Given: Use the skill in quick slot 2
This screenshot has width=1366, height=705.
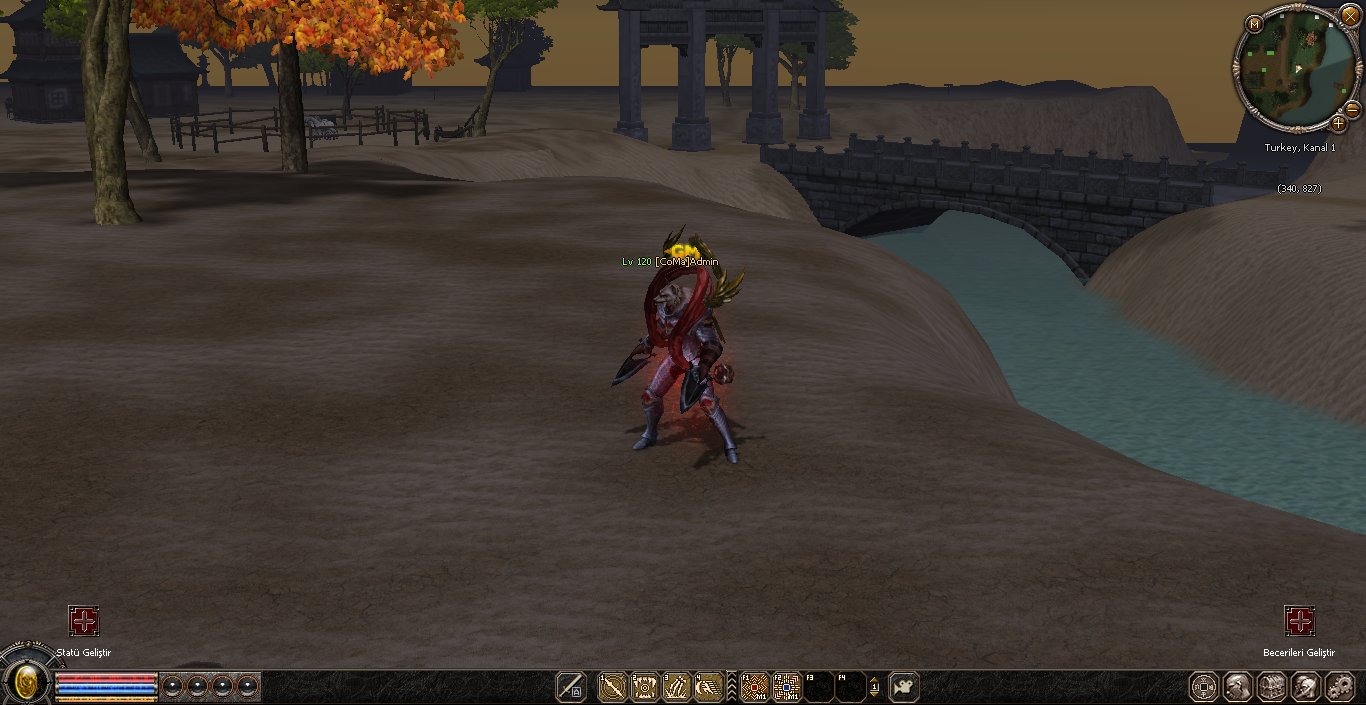Looking at the screenshot, I should (644, 687).
